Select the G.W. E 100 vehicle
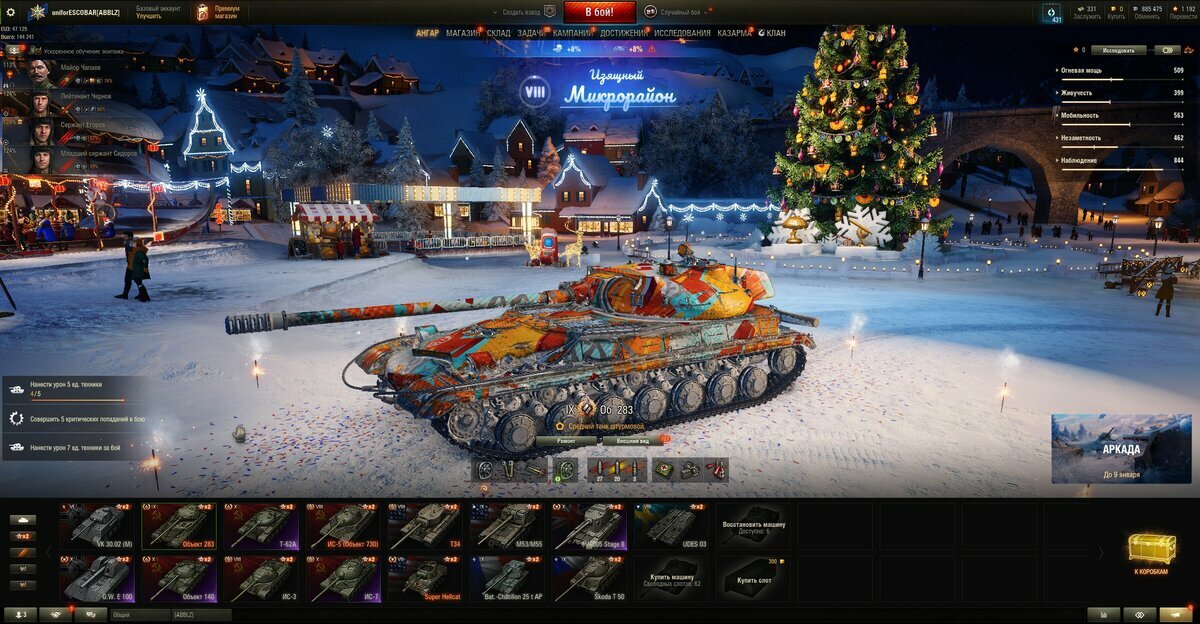1200x624 pixels. [97, 579]
